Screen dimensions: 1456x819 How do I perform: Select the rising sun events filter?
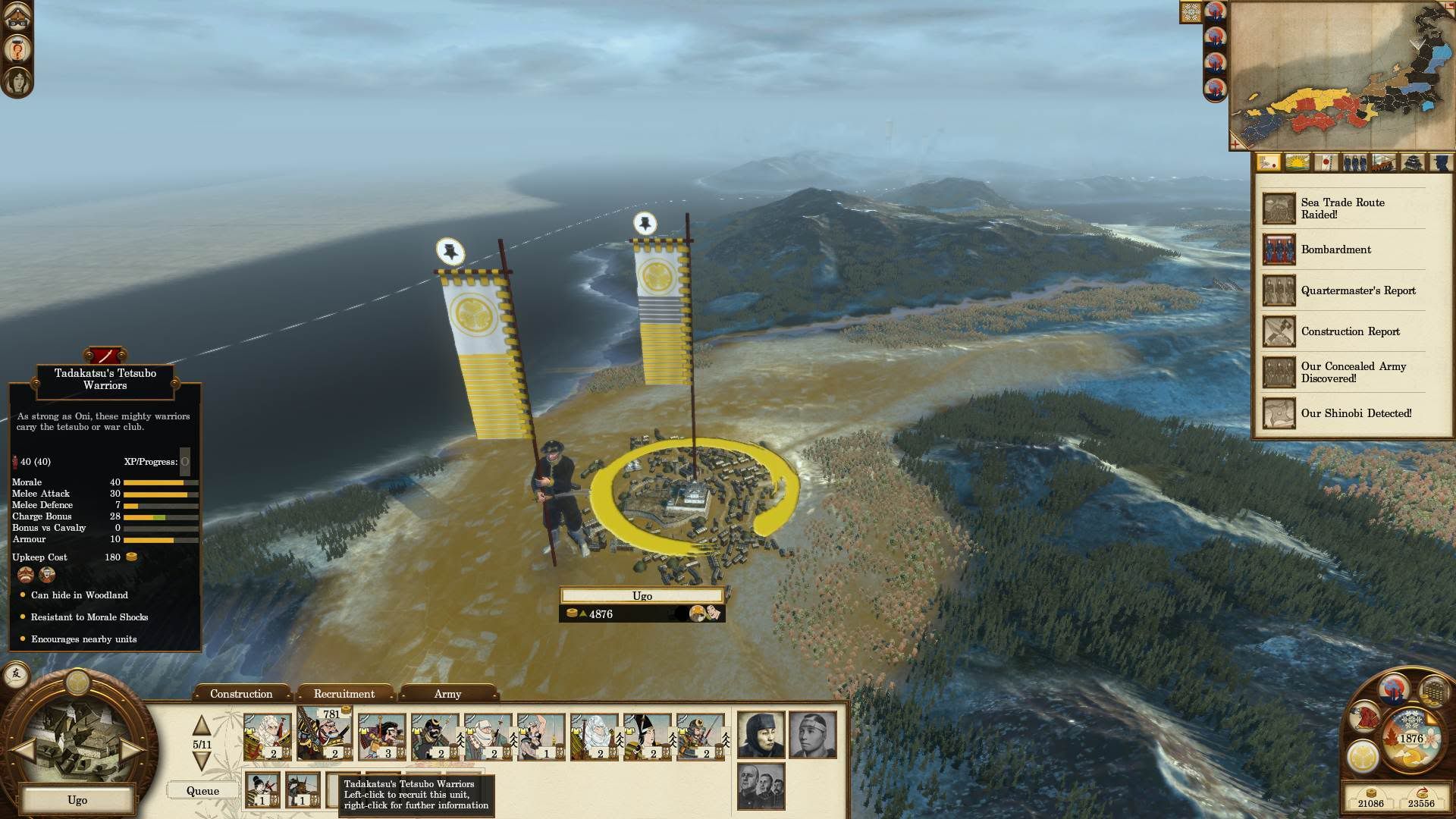point(1298,162)
